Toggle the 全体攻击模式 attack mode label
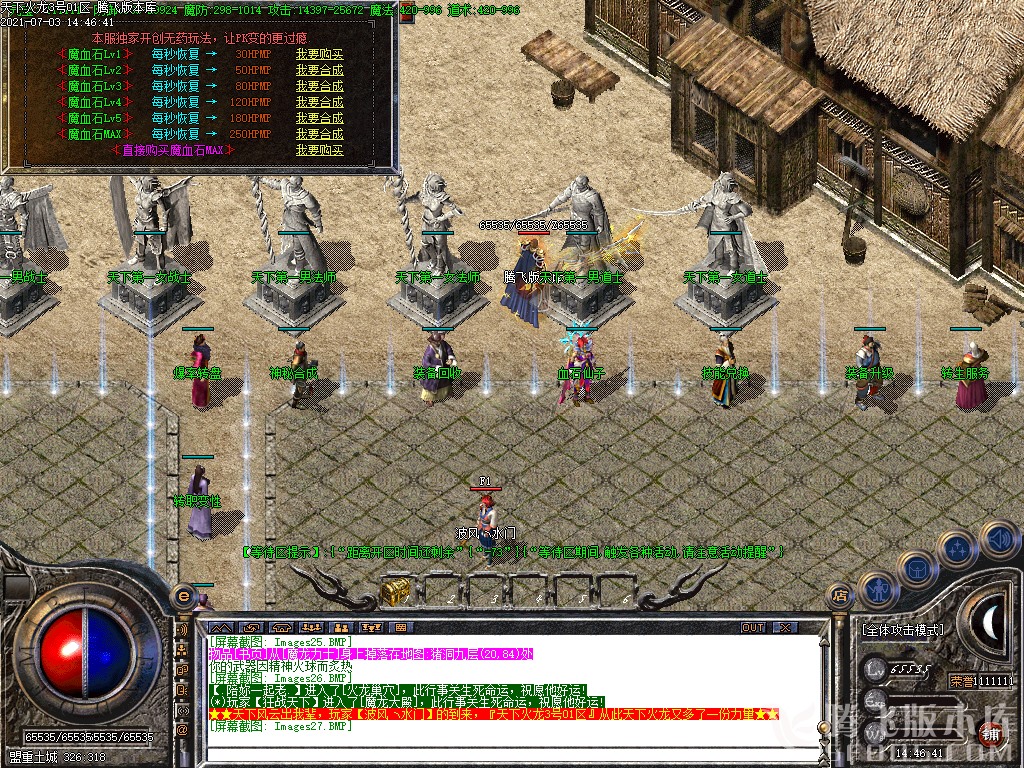The image size is (1024, 768). click(902, 631)
